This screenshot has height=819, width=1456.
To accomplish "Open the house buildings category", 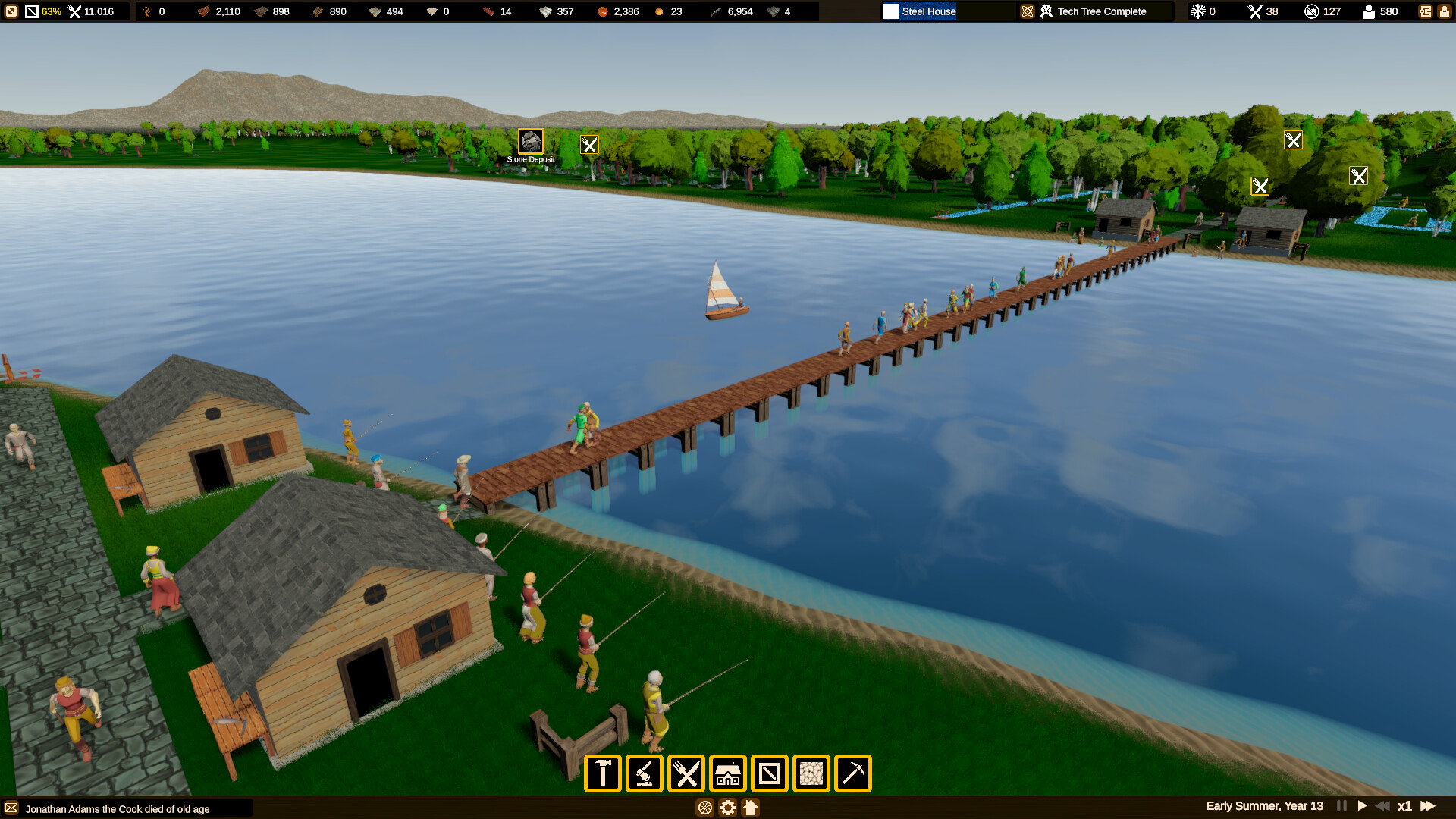I will (728, 773).
